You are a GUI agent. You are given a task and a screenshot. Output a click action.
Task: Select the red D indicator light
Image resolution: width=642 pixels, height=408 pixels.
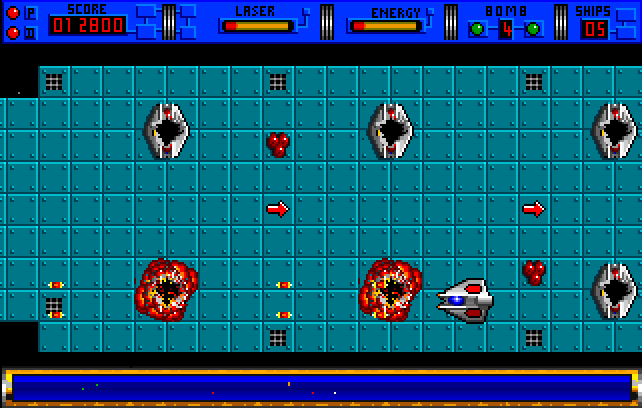[x=13, y=32]
